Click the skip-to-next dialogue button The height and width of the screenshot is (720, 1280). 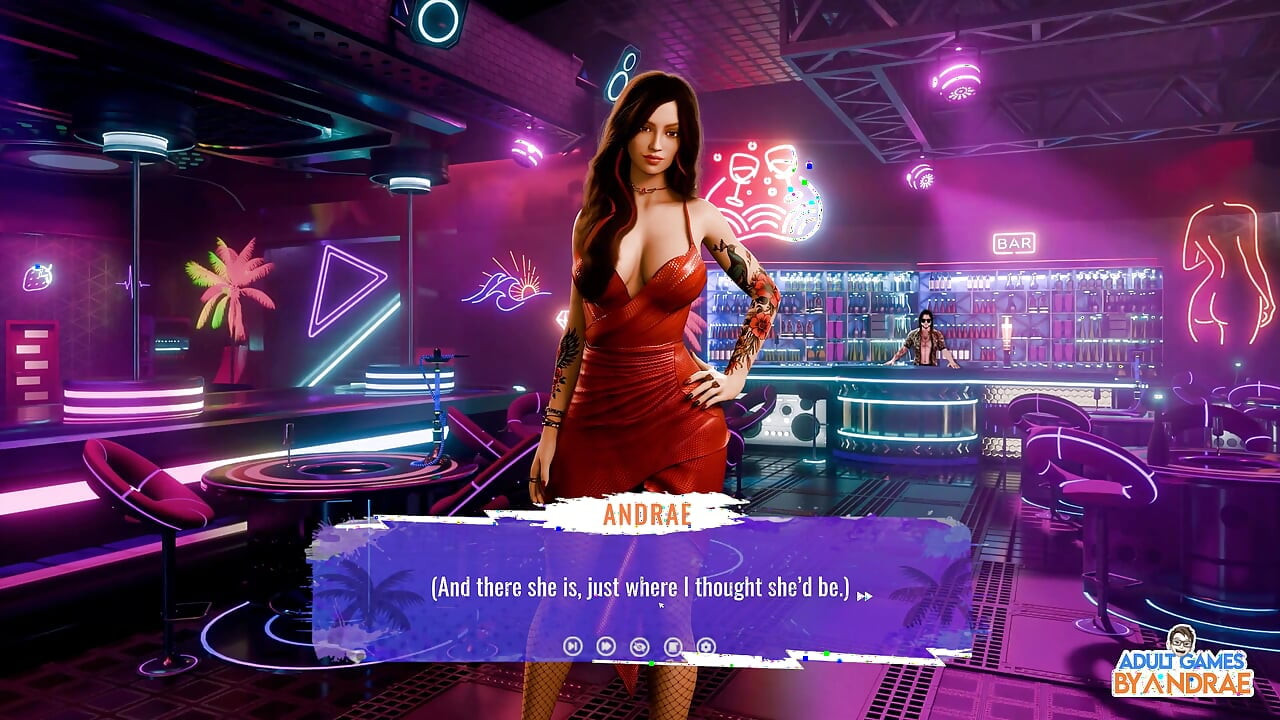tap(572, 646)
